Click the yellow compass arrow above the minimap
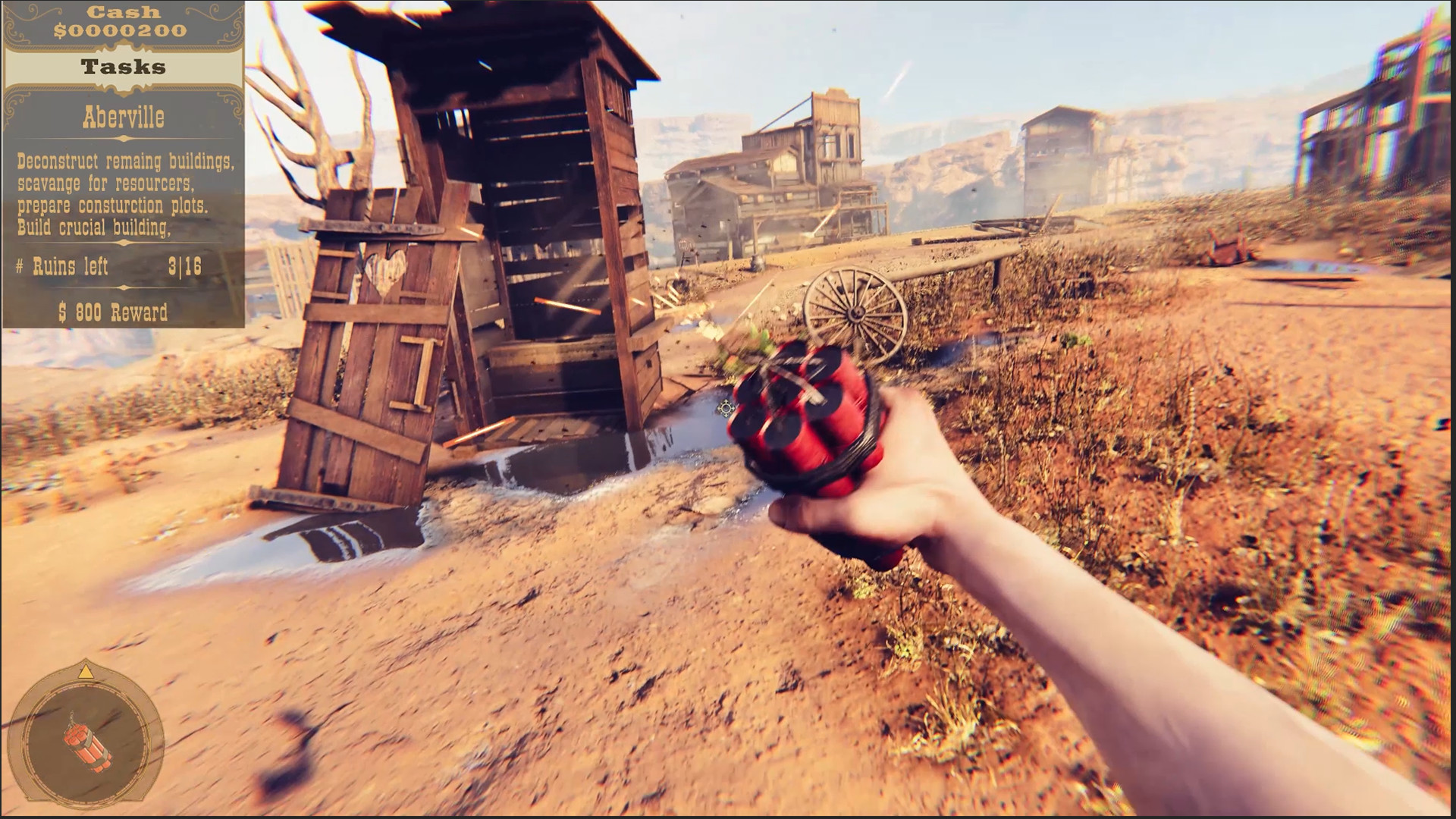 tap(86, 672)
